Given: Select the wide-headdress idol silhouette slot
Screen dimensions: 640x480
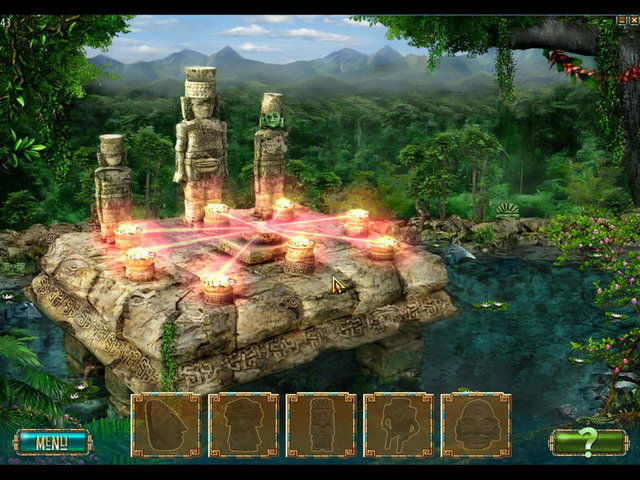Looking at the screenshot, I should tap(243, 425).
